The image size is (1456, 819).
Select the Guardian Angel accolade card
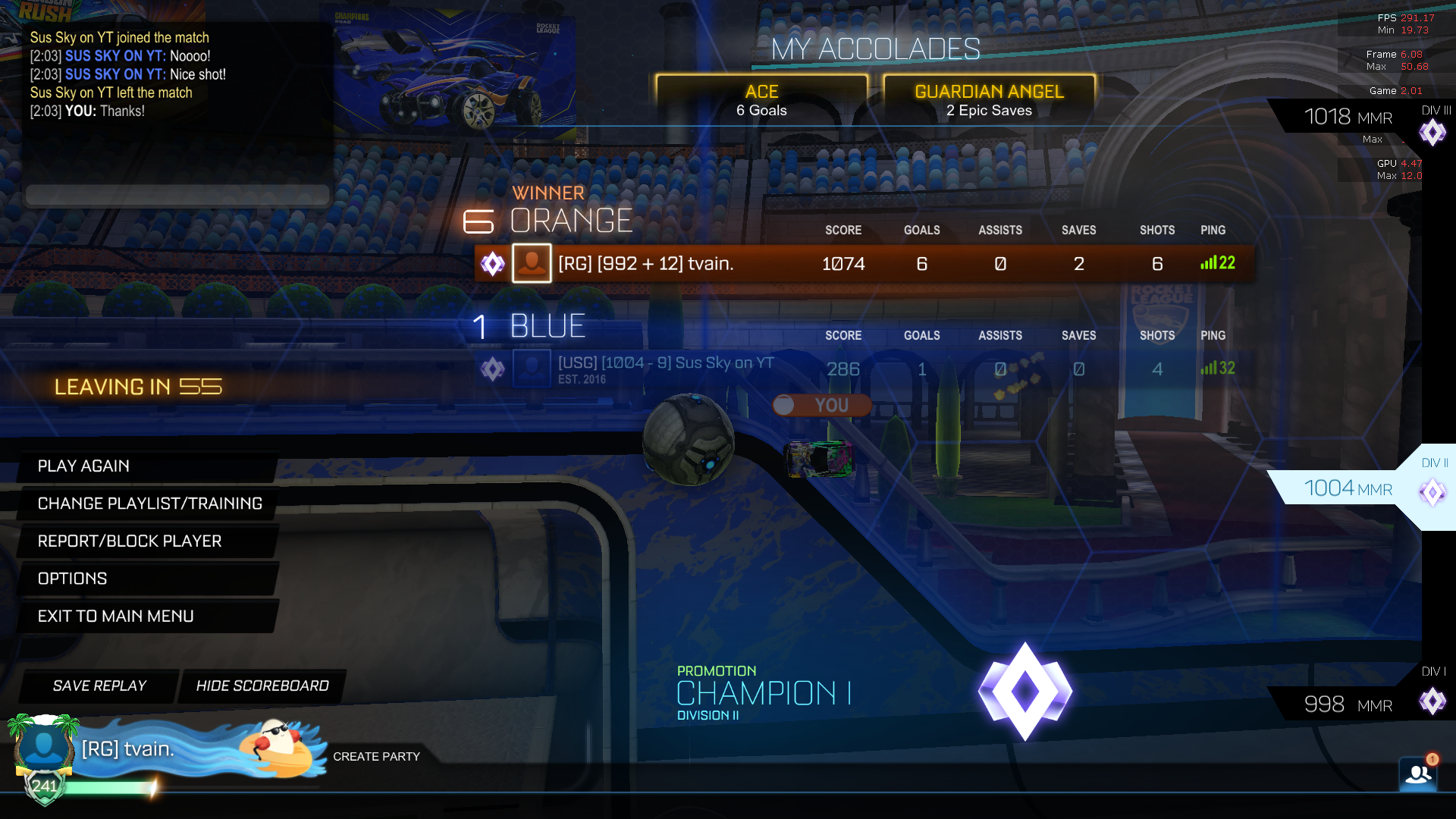(988, 99)
